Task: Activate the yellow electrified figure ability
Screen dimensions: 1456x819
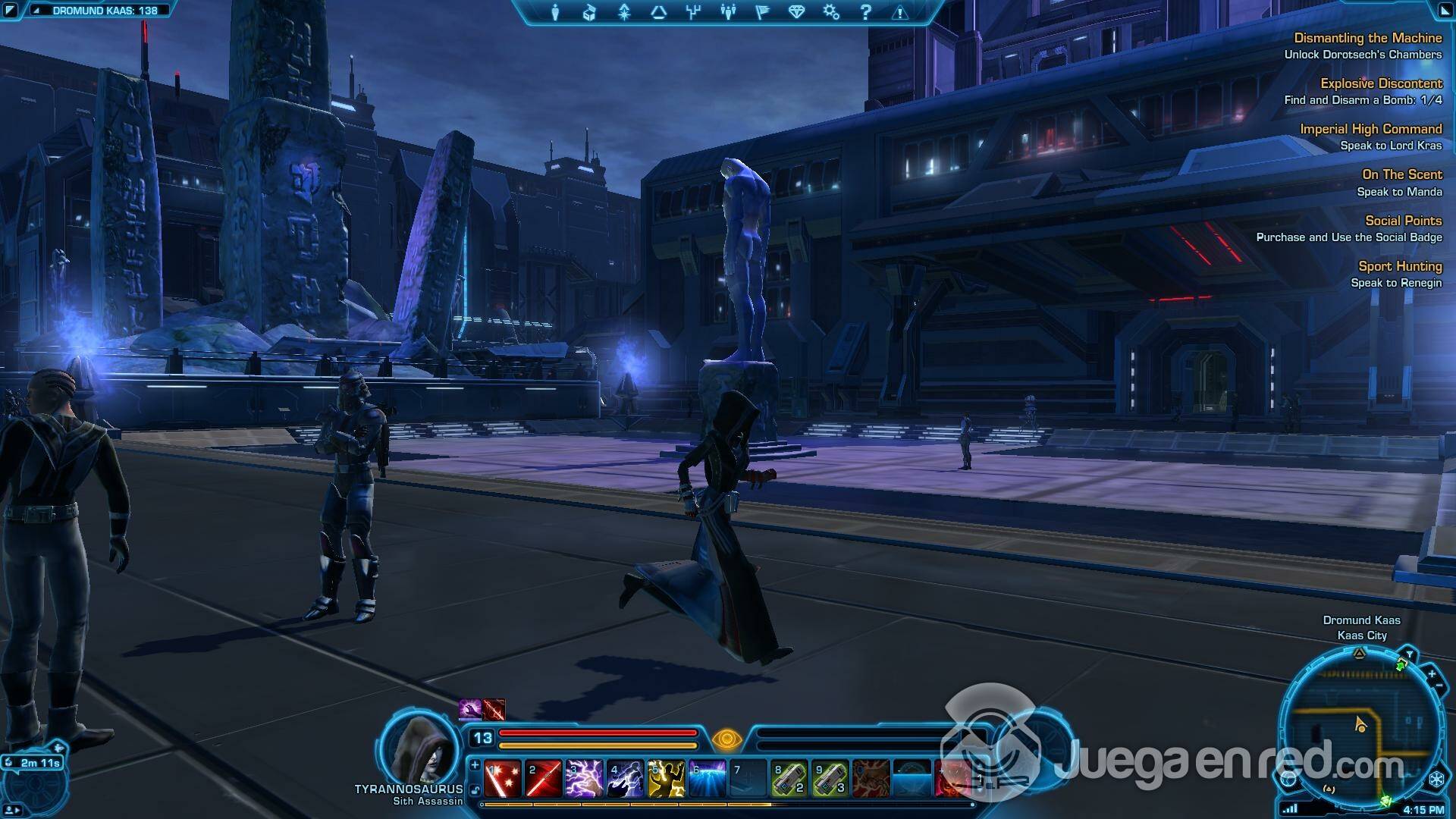Action: 667,779
